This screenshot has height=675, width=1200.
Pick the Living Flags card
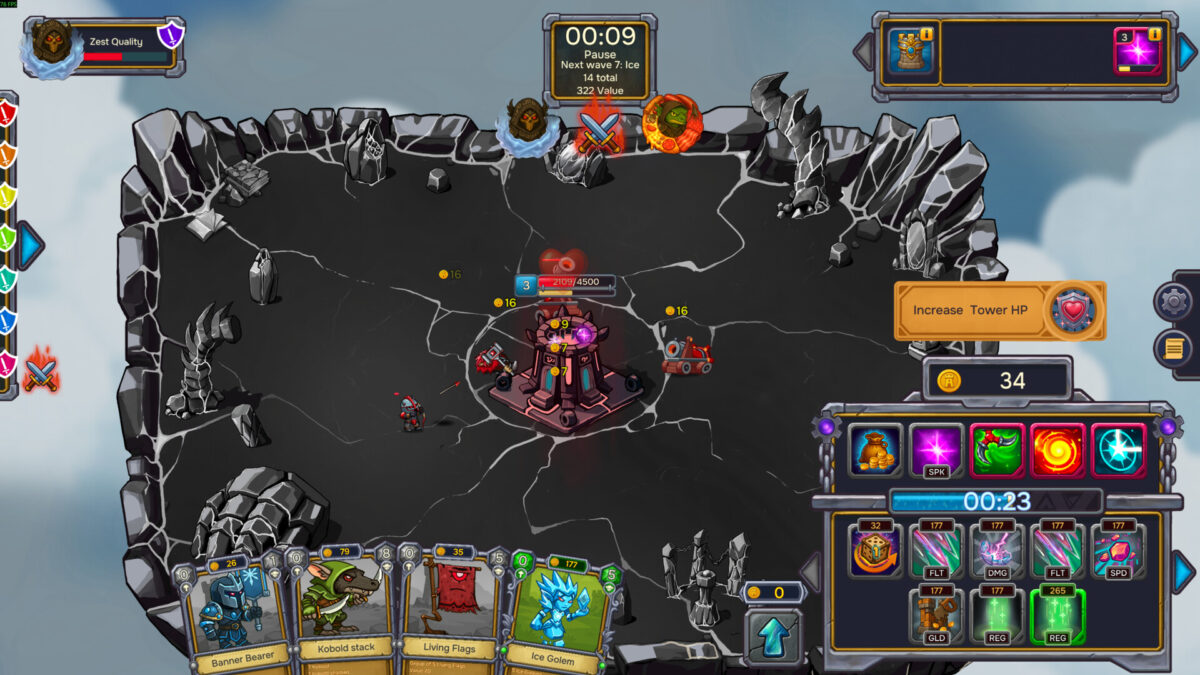click(451, 610)
